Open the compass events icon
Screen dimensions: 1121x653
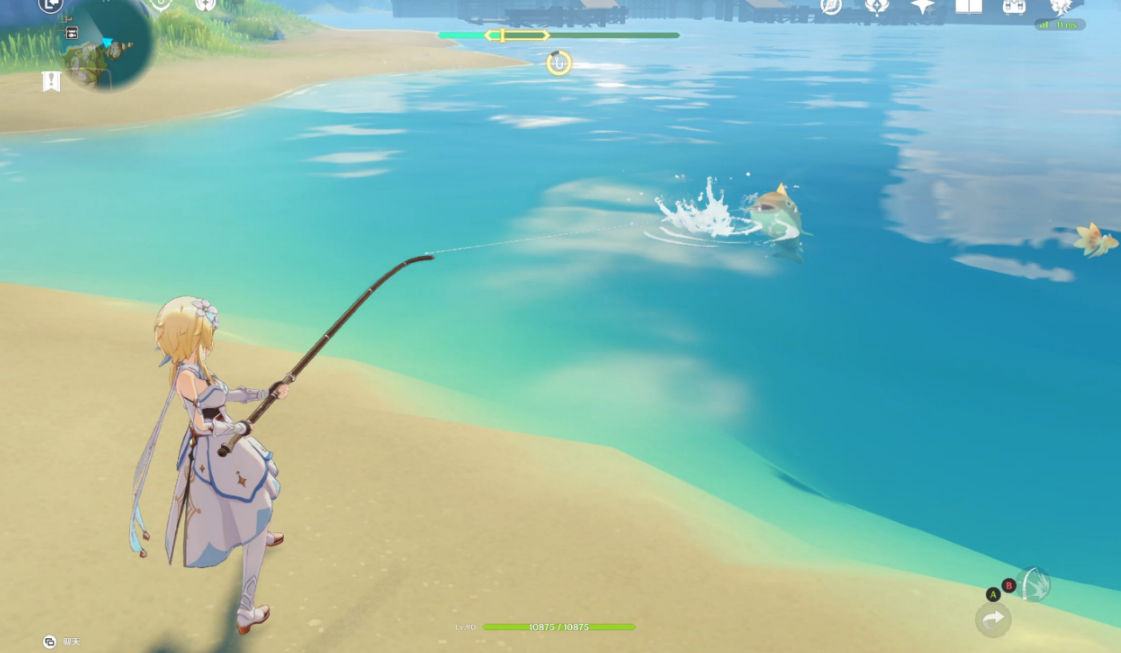coord(830,6)
